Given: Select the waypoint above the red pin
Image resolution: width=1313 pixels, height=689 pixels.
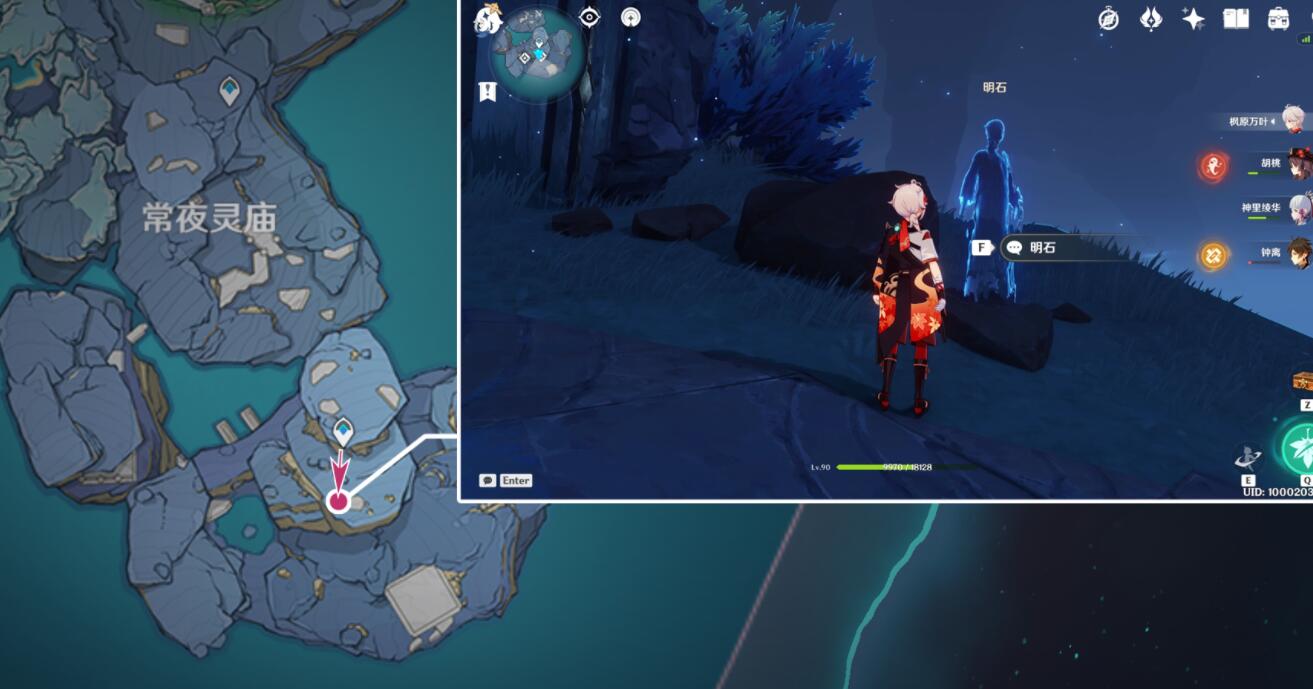Looking at the screenshot, I should (x=343, y=431).
